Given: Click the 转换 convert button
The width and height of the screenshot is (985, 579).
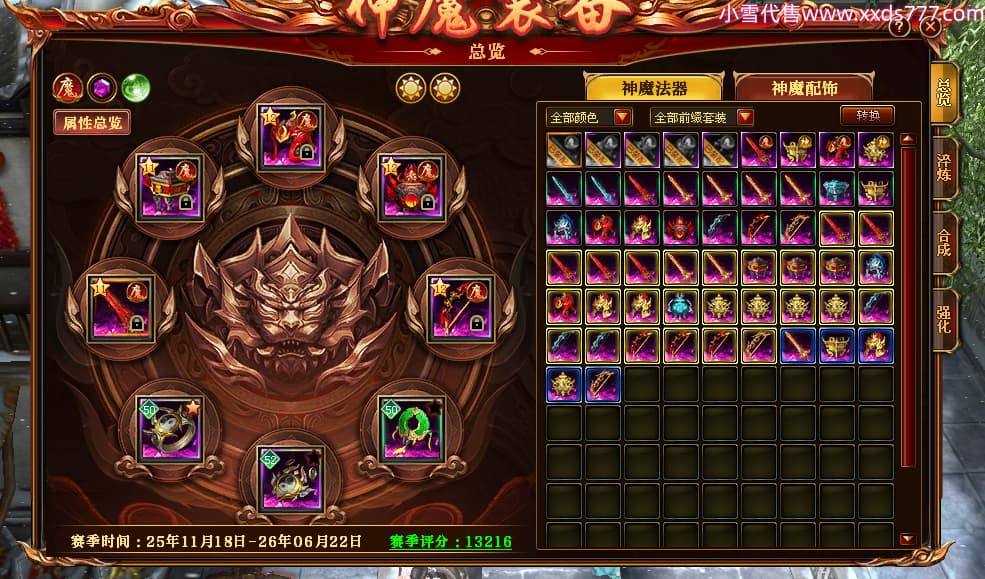Looking at the screenshot, I should [867, 115].
